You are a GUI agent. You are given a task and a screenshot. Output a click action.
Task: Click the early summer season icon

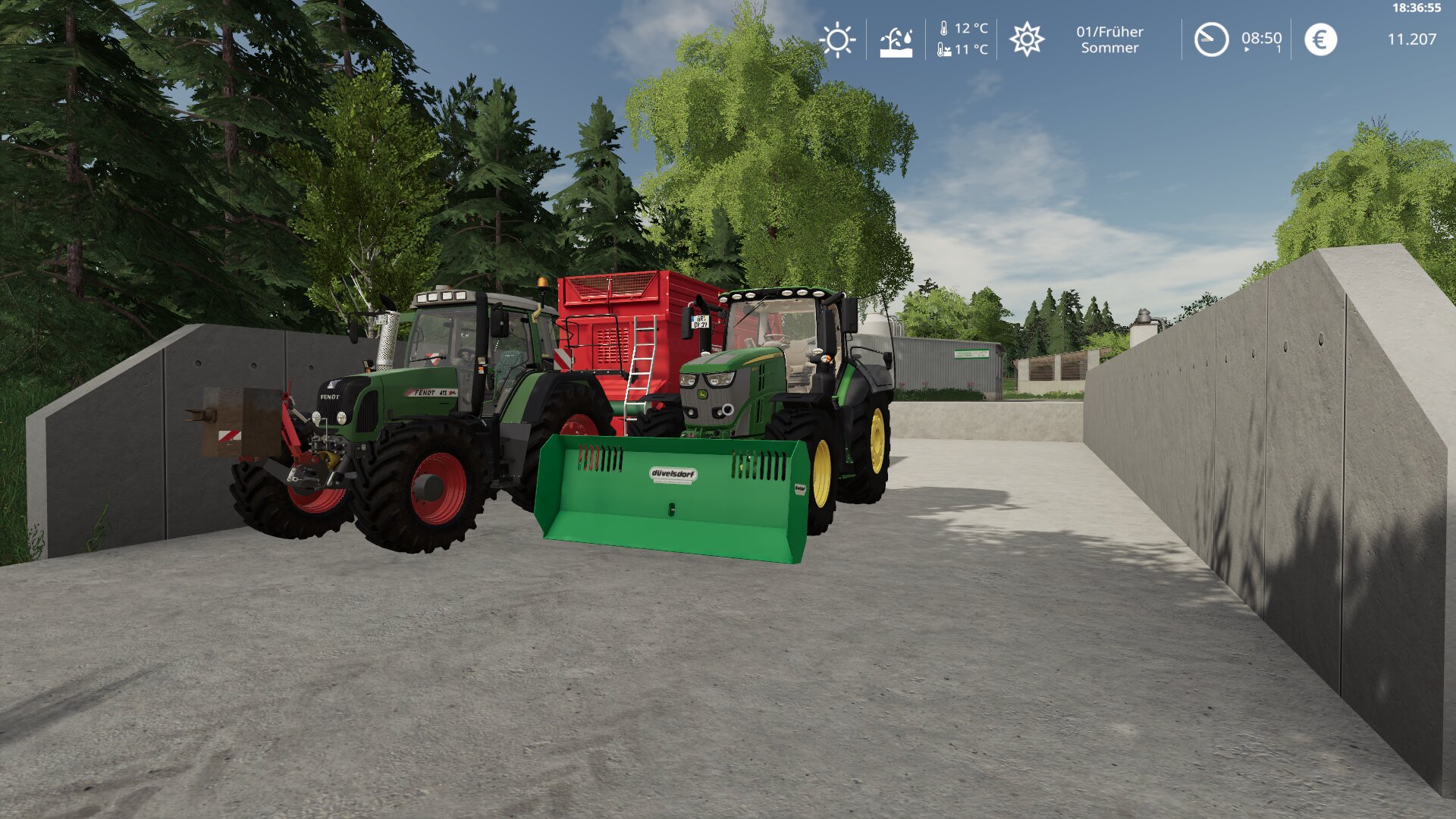[x=1027, y=39]
